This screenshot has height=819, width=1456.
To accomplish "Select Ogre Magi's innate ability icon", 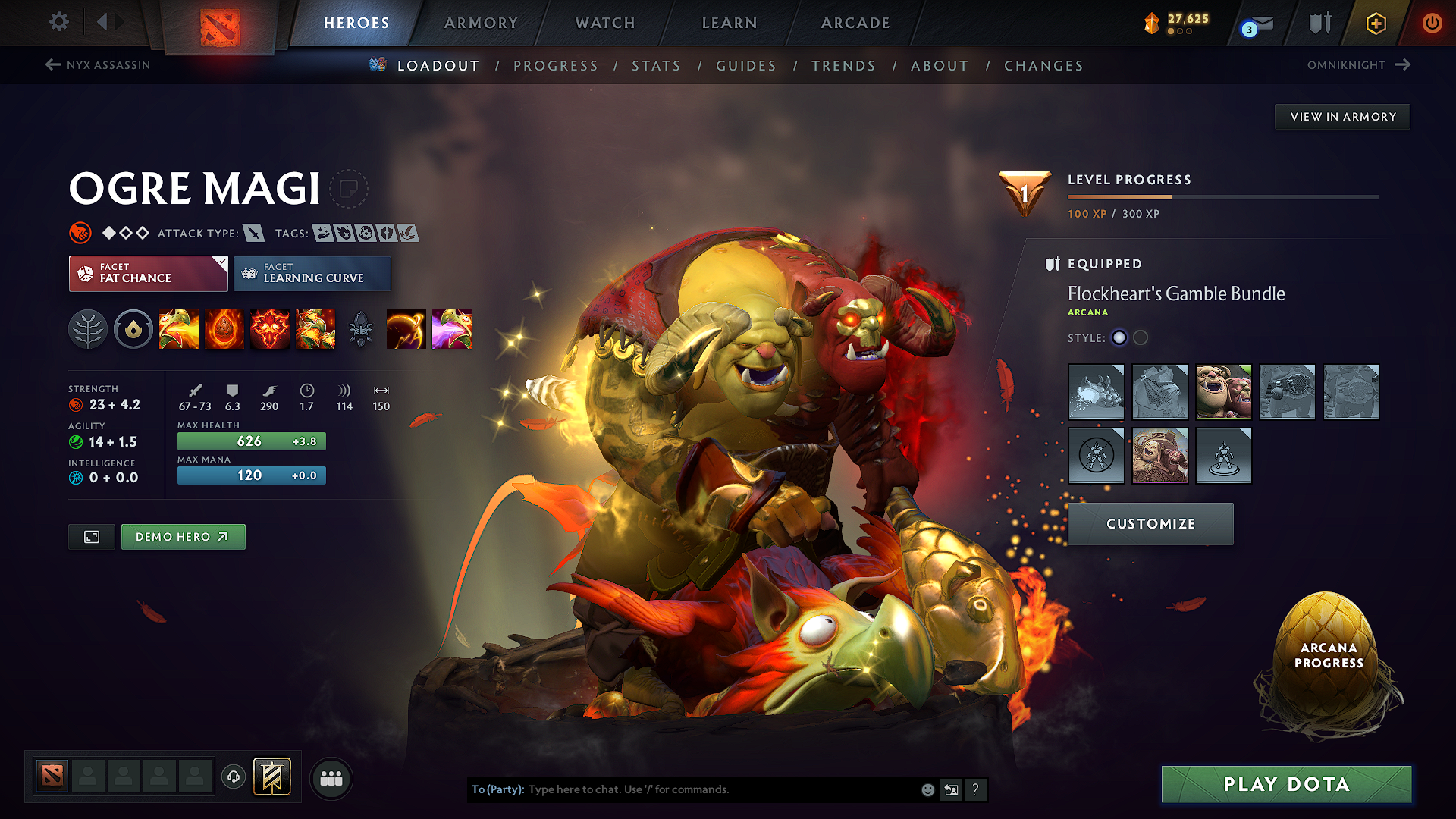I will tap(133, 329).
